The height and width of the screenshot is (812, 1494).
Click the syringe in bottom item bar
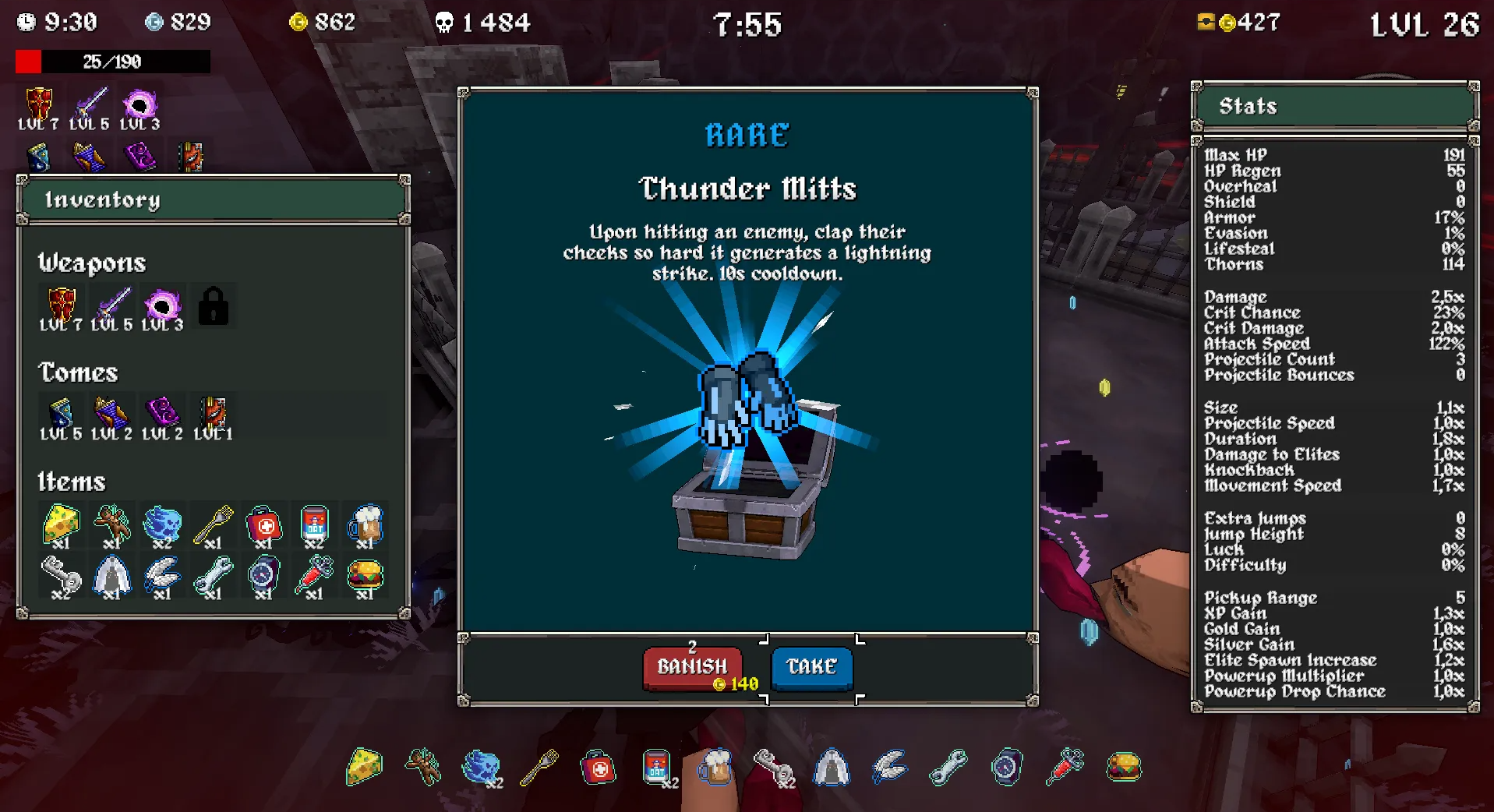click(1065, 767)
